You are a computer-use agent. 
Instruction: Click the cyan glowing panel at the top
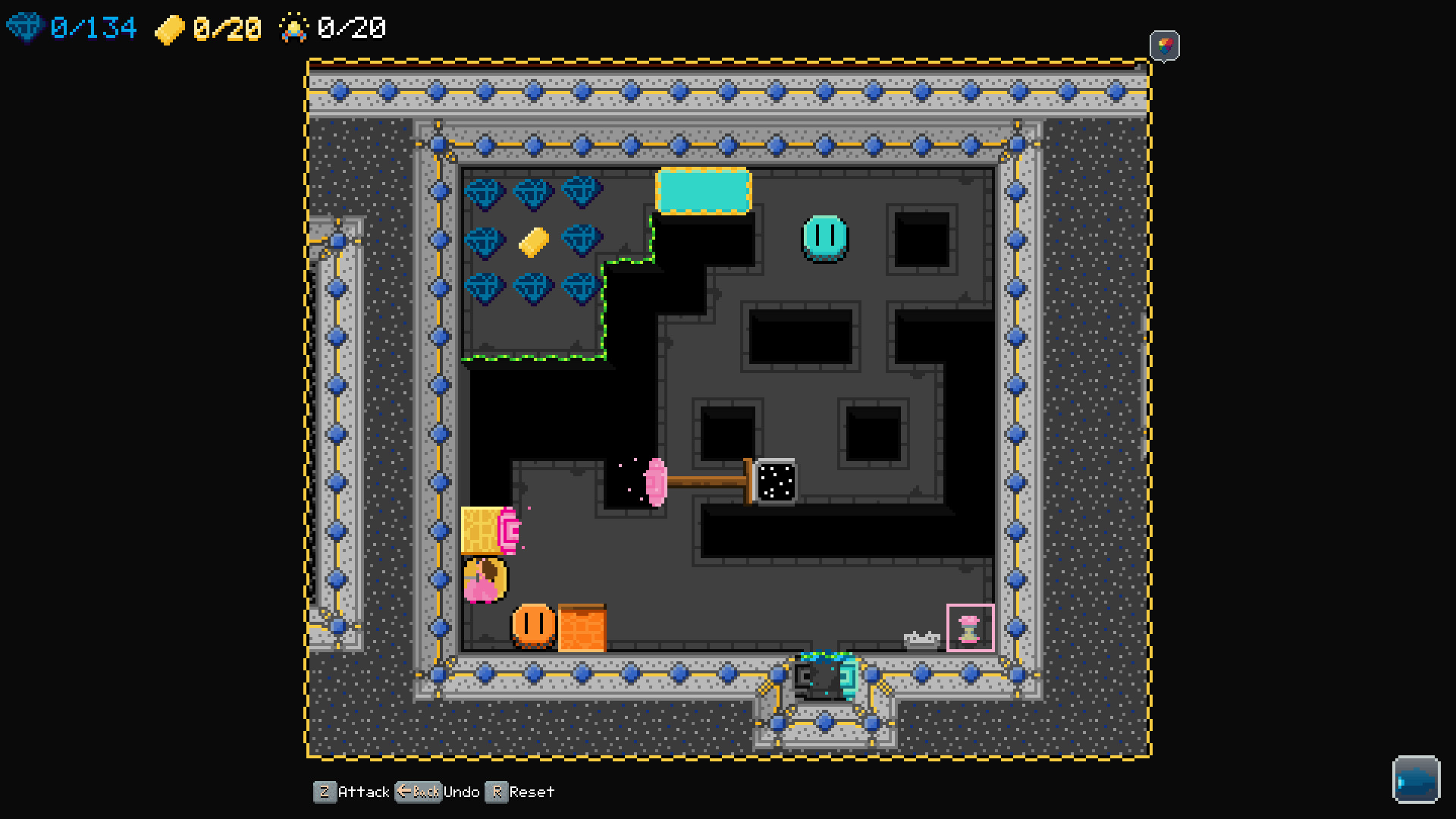click(x=702, y=191)
